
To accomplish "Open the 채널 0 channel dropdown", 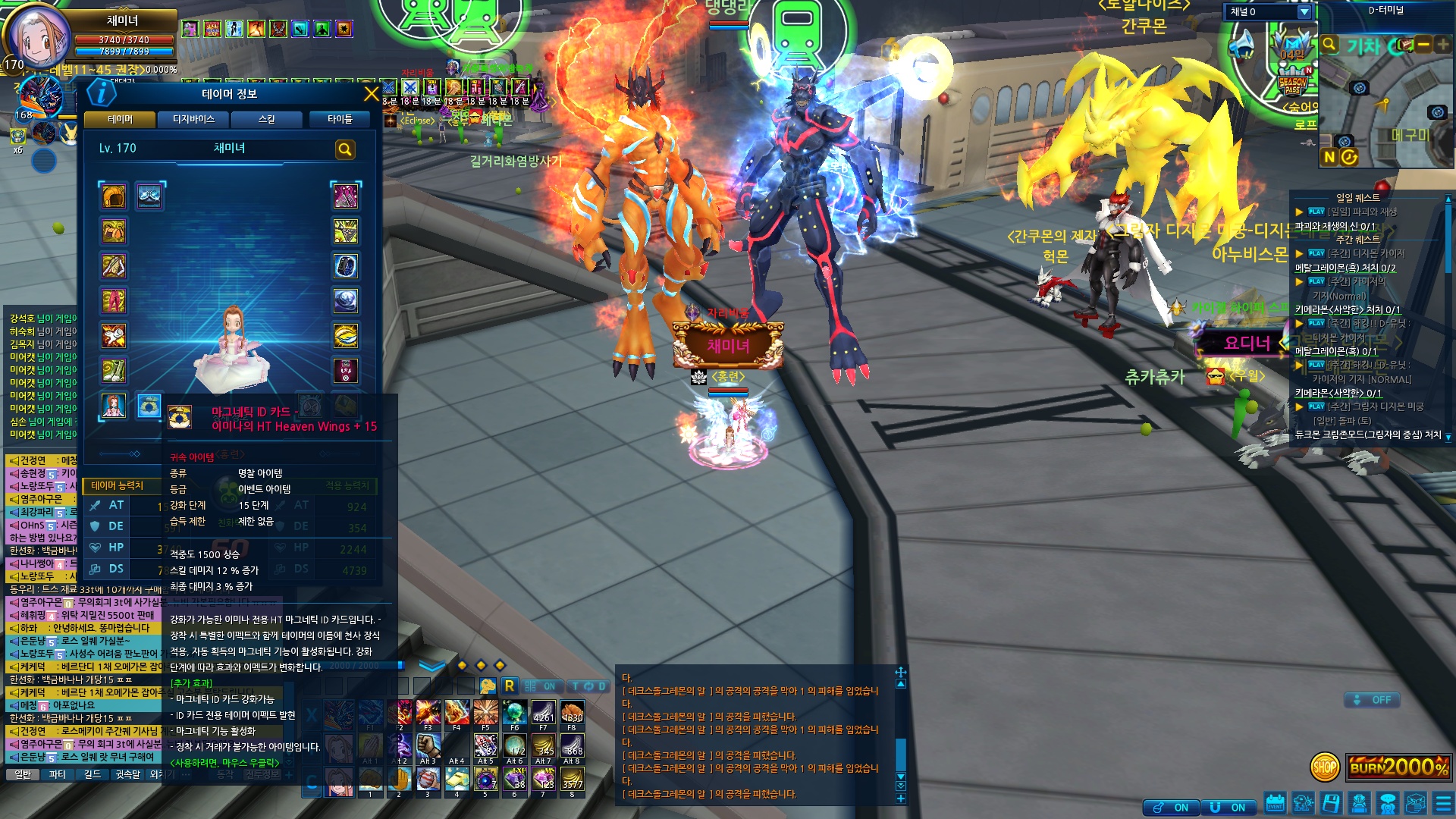I will [1304, 12].
